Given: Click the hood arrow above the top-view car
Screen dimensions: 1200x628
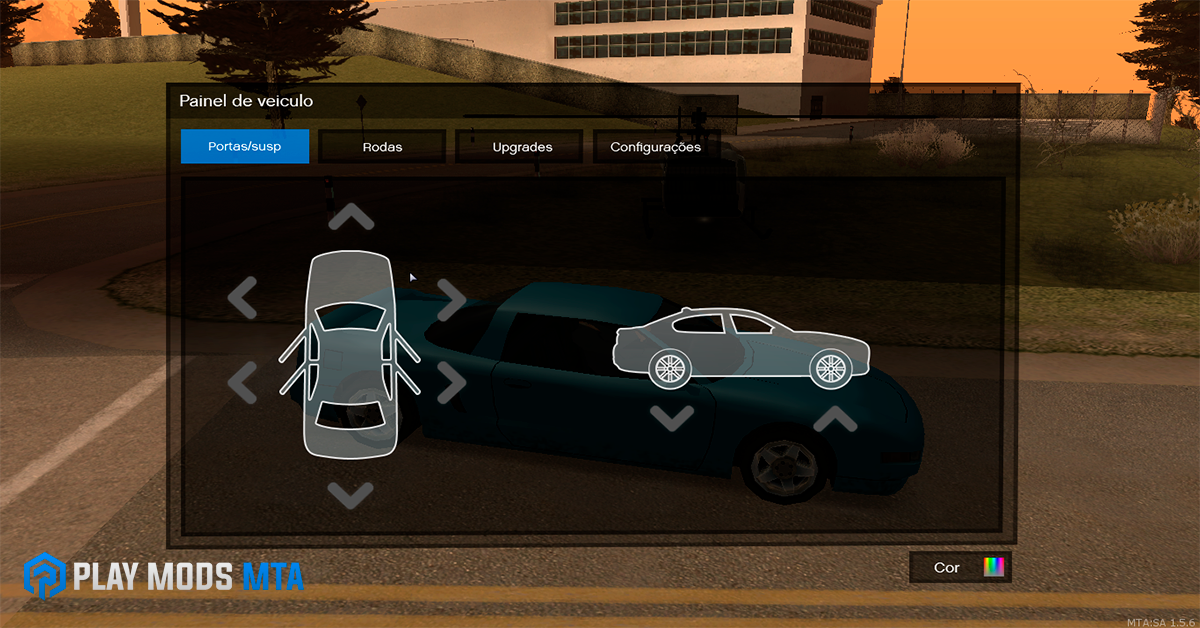Looking at the screenshot, I should tap(351, 217).
